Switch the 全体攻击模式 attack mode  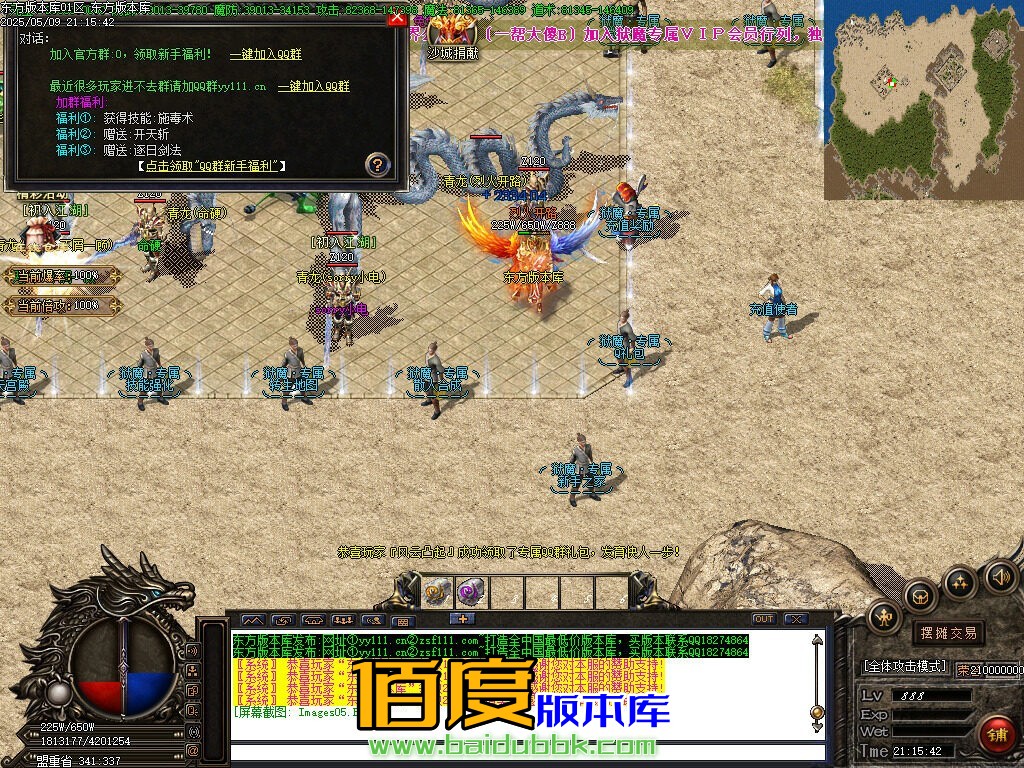[x=904, y=666]
